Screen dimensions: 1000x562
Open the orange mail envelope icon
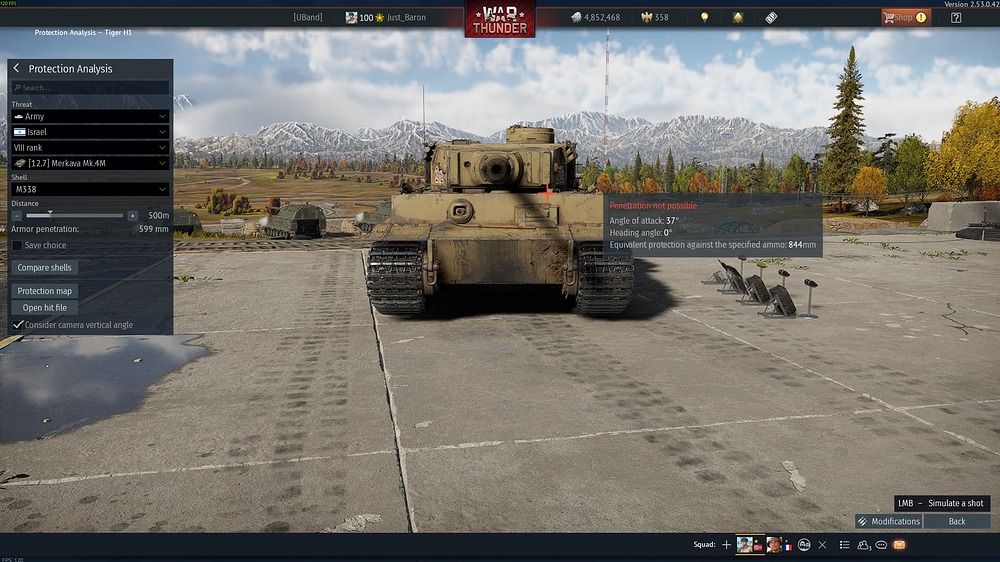point(899,545)
